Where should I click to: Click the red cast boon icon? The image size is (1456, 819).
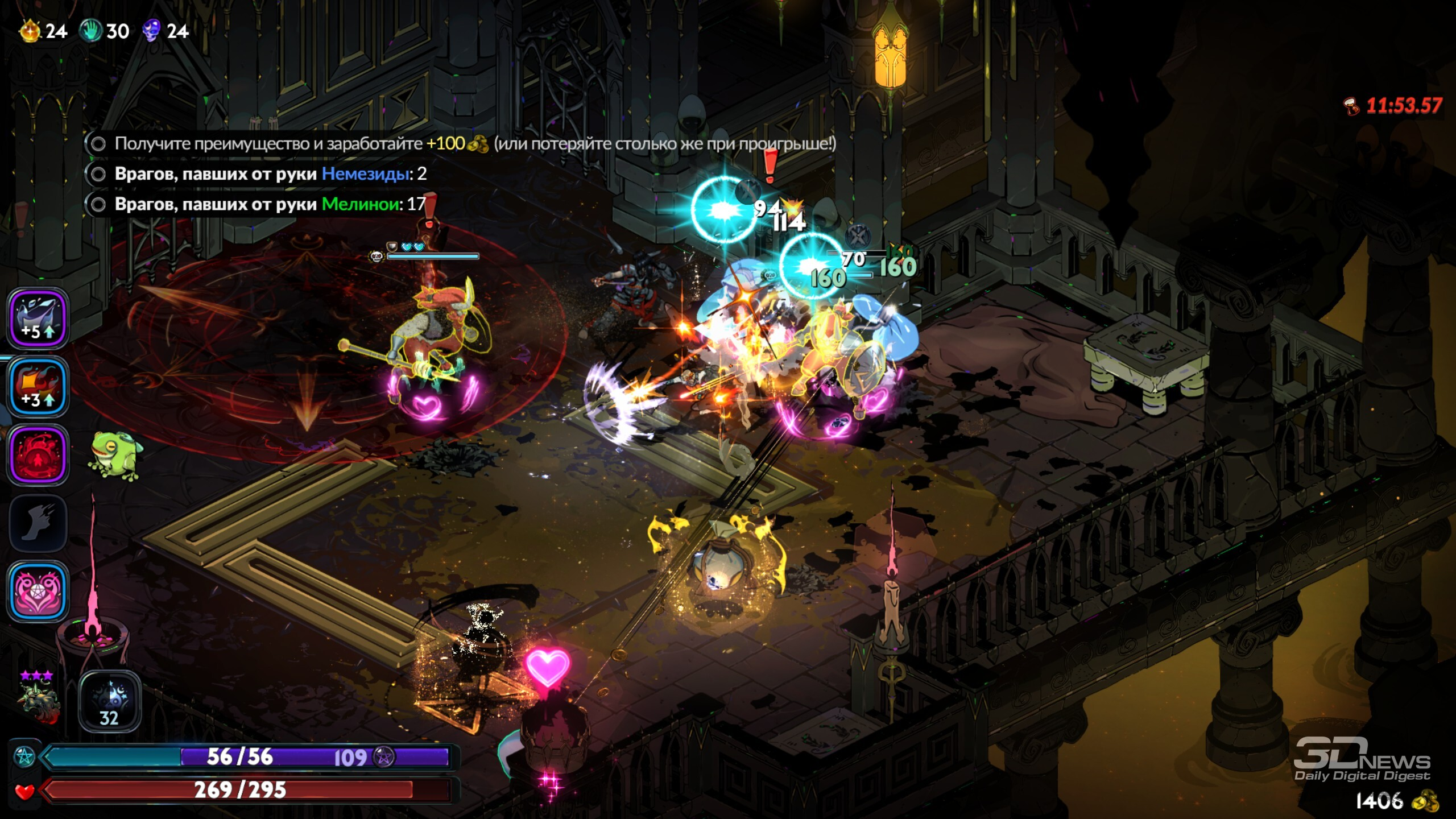coord(38,455)
